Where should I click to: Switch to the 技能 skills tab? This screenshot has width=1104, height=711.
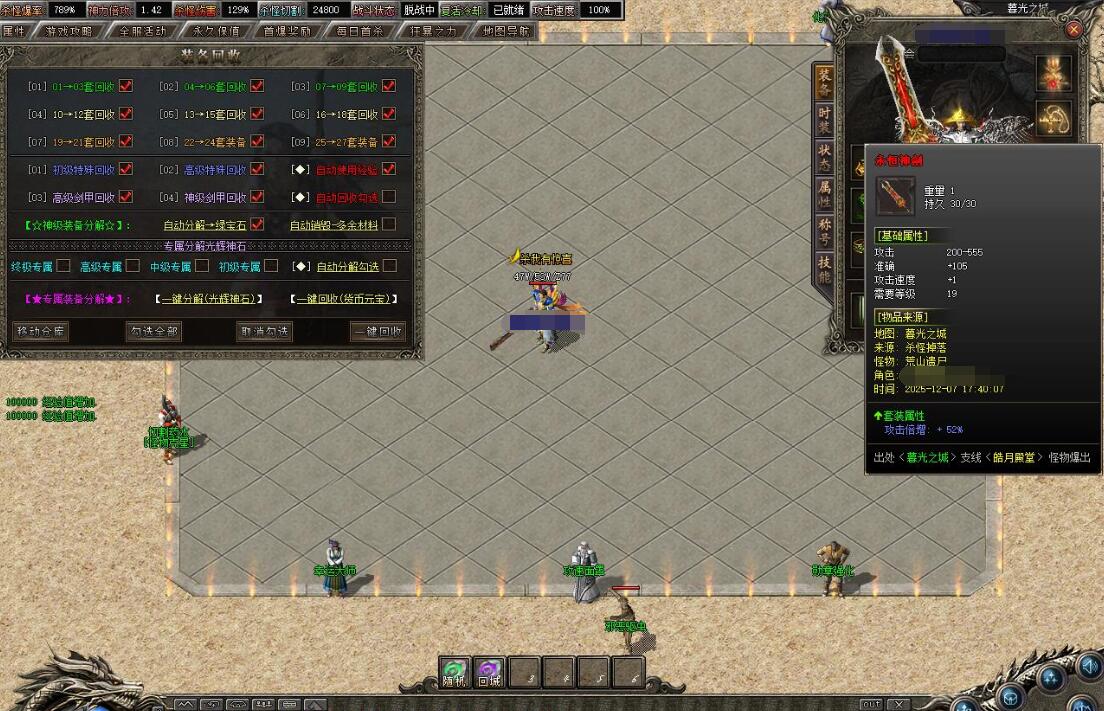(824, 269)
